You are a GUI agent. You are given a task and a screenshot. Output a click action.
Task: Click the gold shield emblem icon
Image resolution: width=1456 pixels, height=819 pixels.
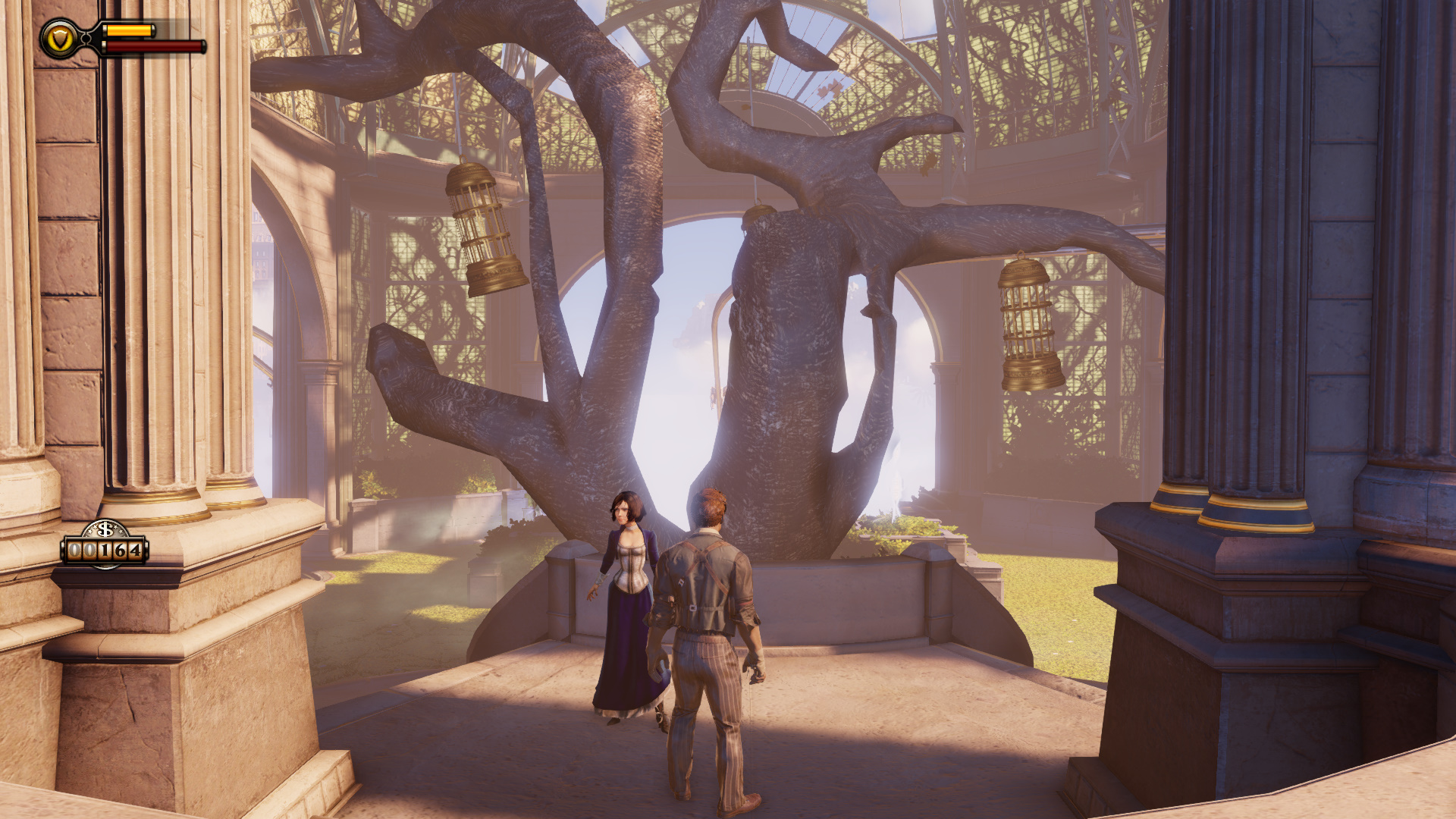coord(60,39)
